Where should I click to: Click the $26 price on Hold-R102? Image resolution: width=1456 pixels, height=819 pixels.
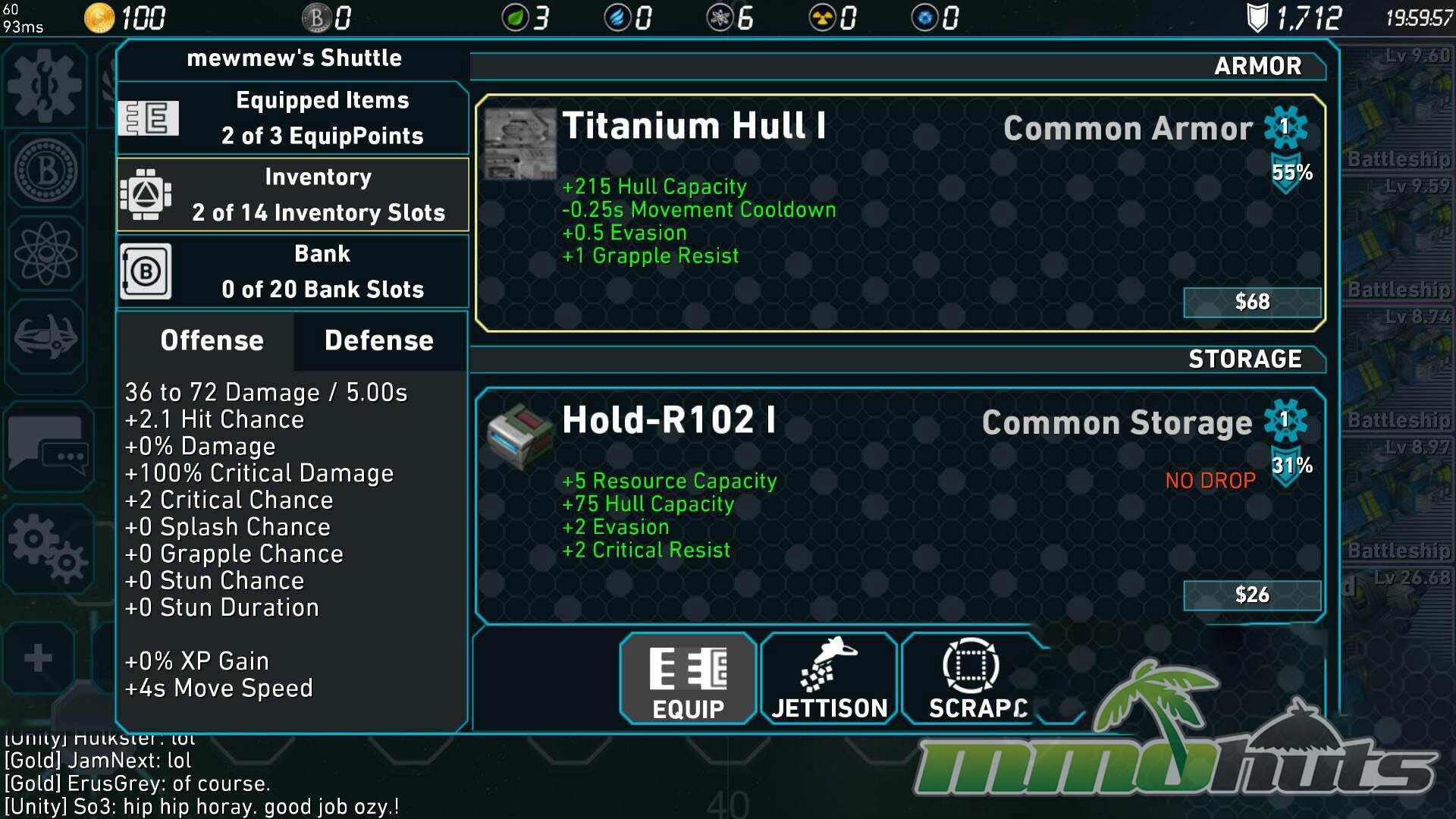click(1251, 595)
